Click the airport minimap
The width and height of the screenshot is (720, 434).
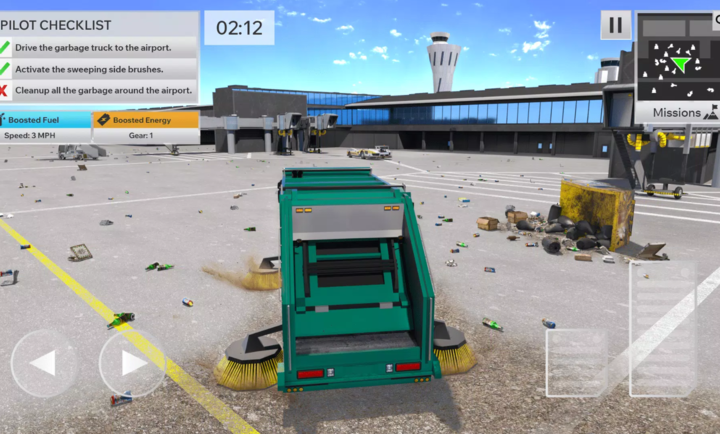[x=677, y=58]
